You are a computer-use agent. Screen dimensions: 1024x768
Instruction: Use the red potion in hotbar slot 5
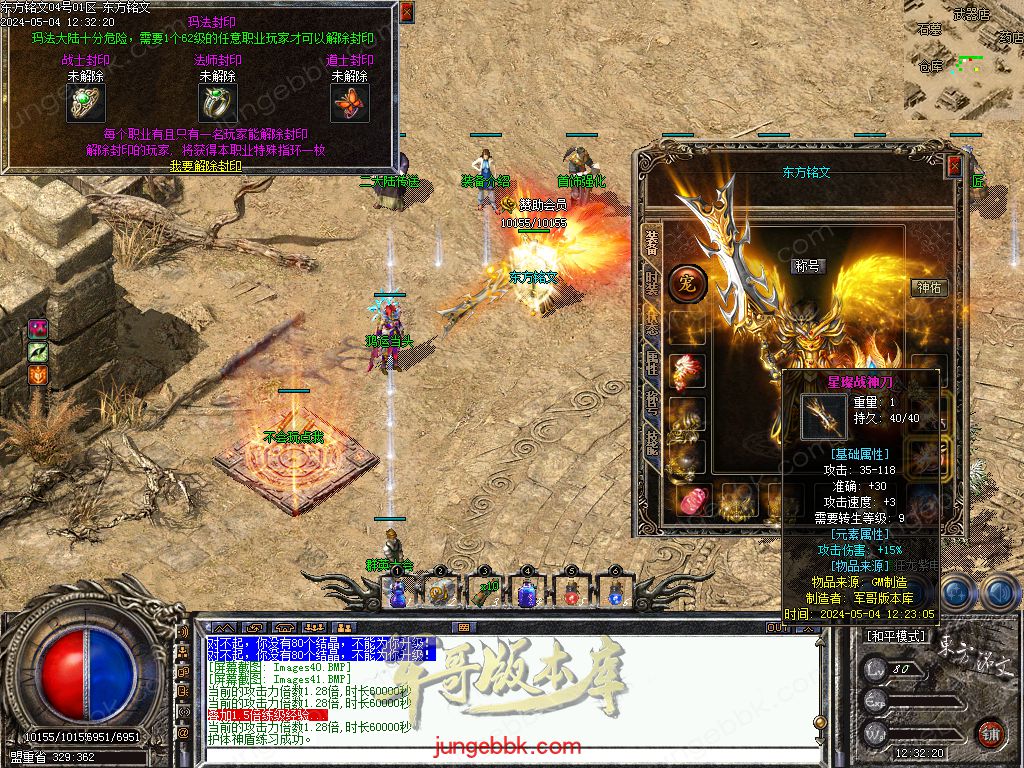pyautogui.click(x=572, y=593)
